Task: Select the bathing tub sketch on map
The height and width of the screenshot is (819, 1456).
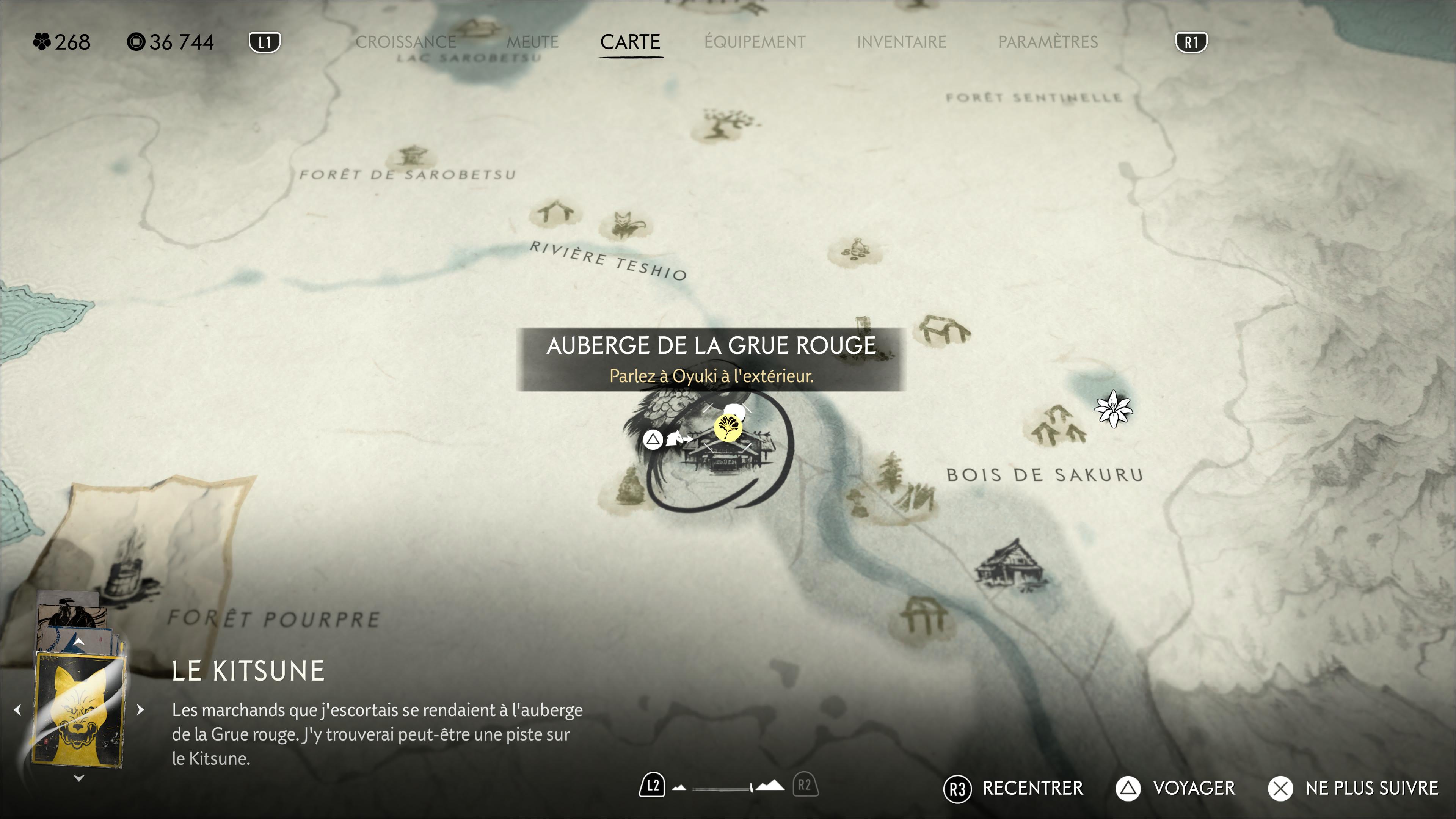Action: pyautogui.click(x=127, y=565)
